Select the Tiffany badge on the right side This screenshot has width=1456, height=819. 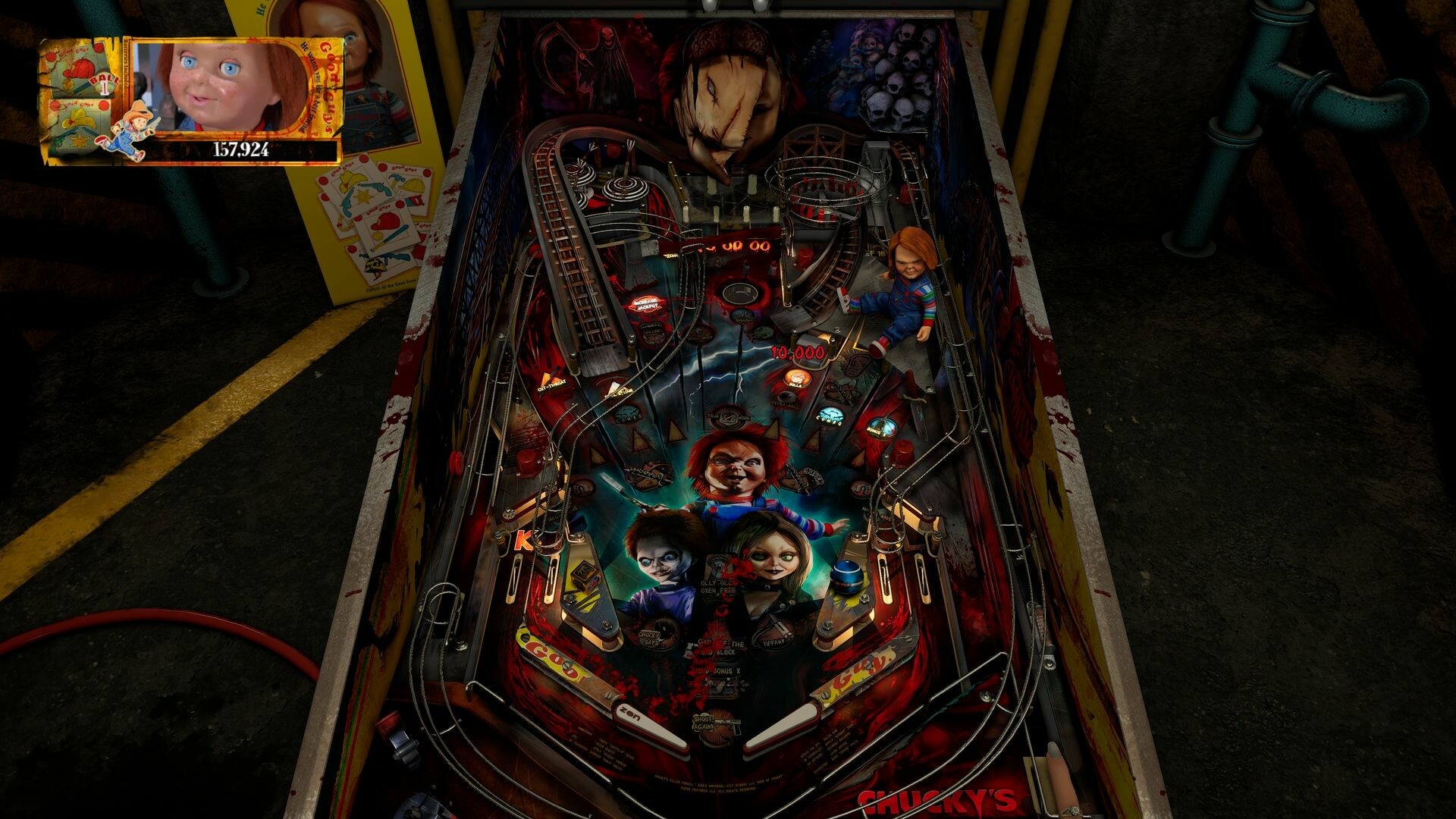tap(776, 641)
